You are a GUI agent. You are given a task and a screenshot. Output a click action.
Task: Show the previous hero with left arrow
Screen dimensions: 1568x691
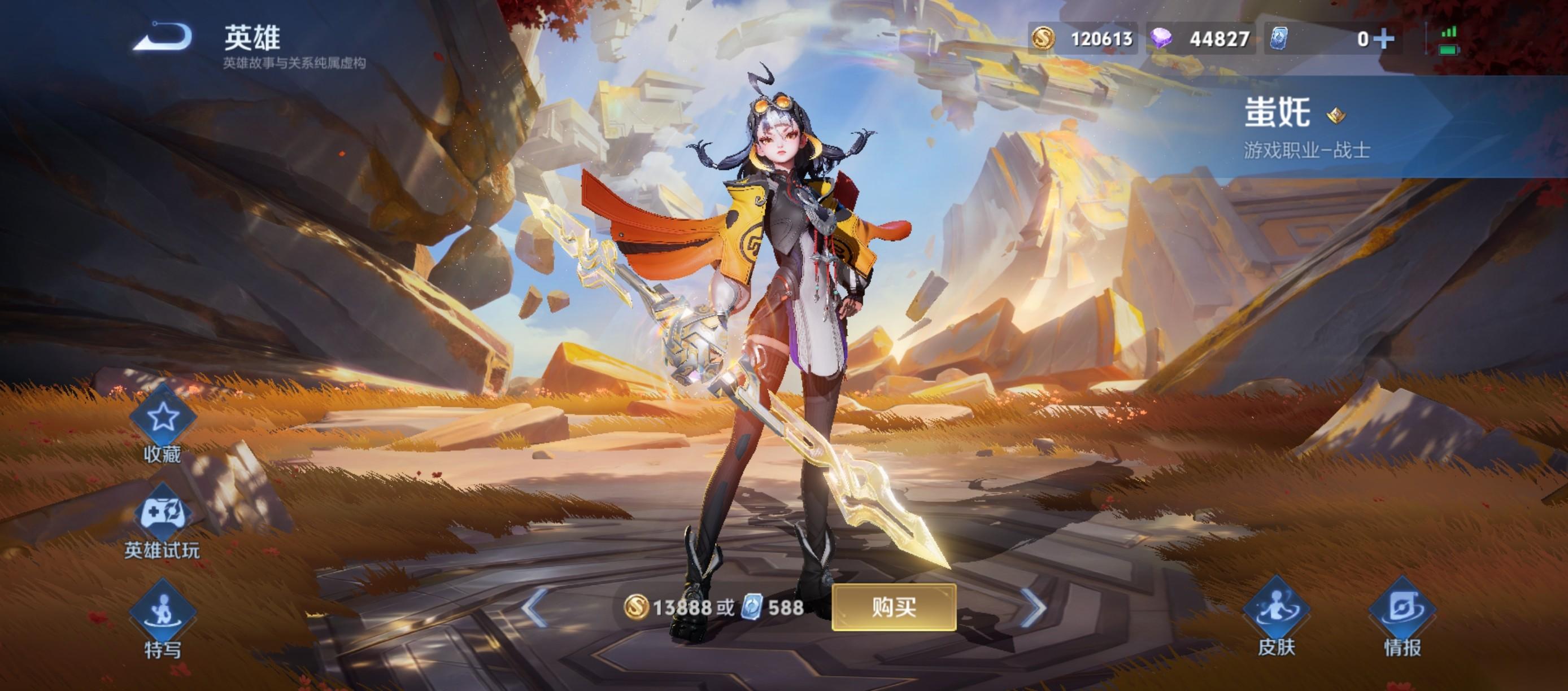pos(534,607)
